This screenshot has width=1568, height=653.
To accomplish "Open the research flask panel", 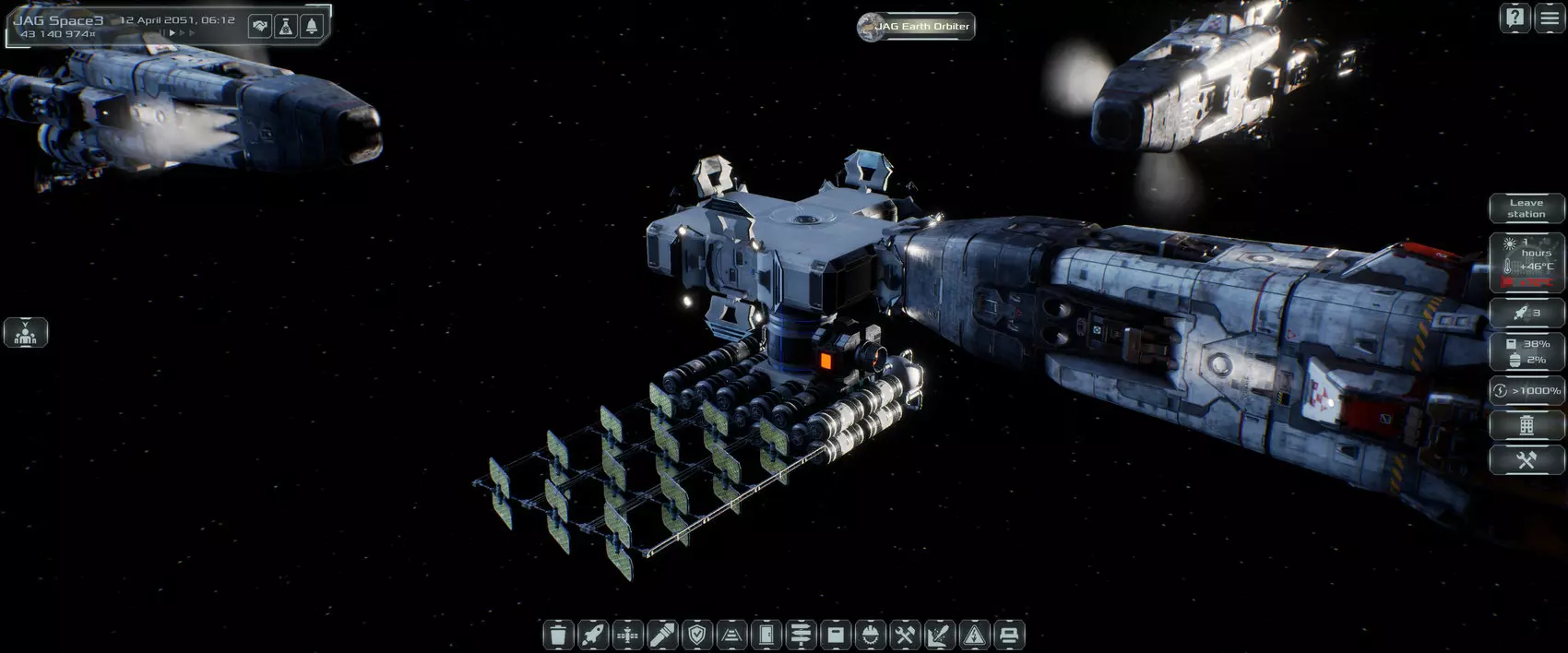I will (x=286, y=26).
